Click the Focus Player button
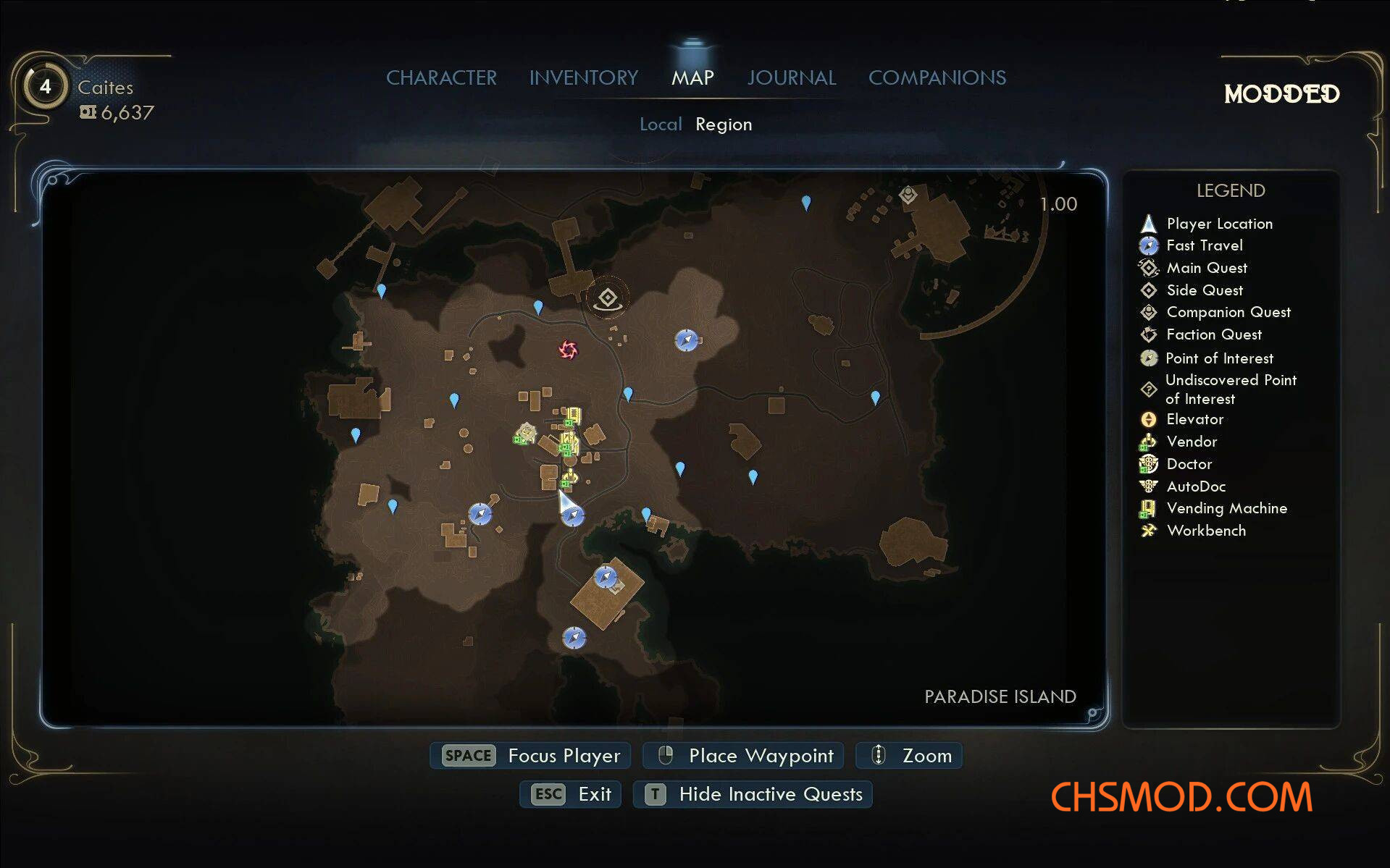This screenshot has width=1390, height=868. coord(531,756)
